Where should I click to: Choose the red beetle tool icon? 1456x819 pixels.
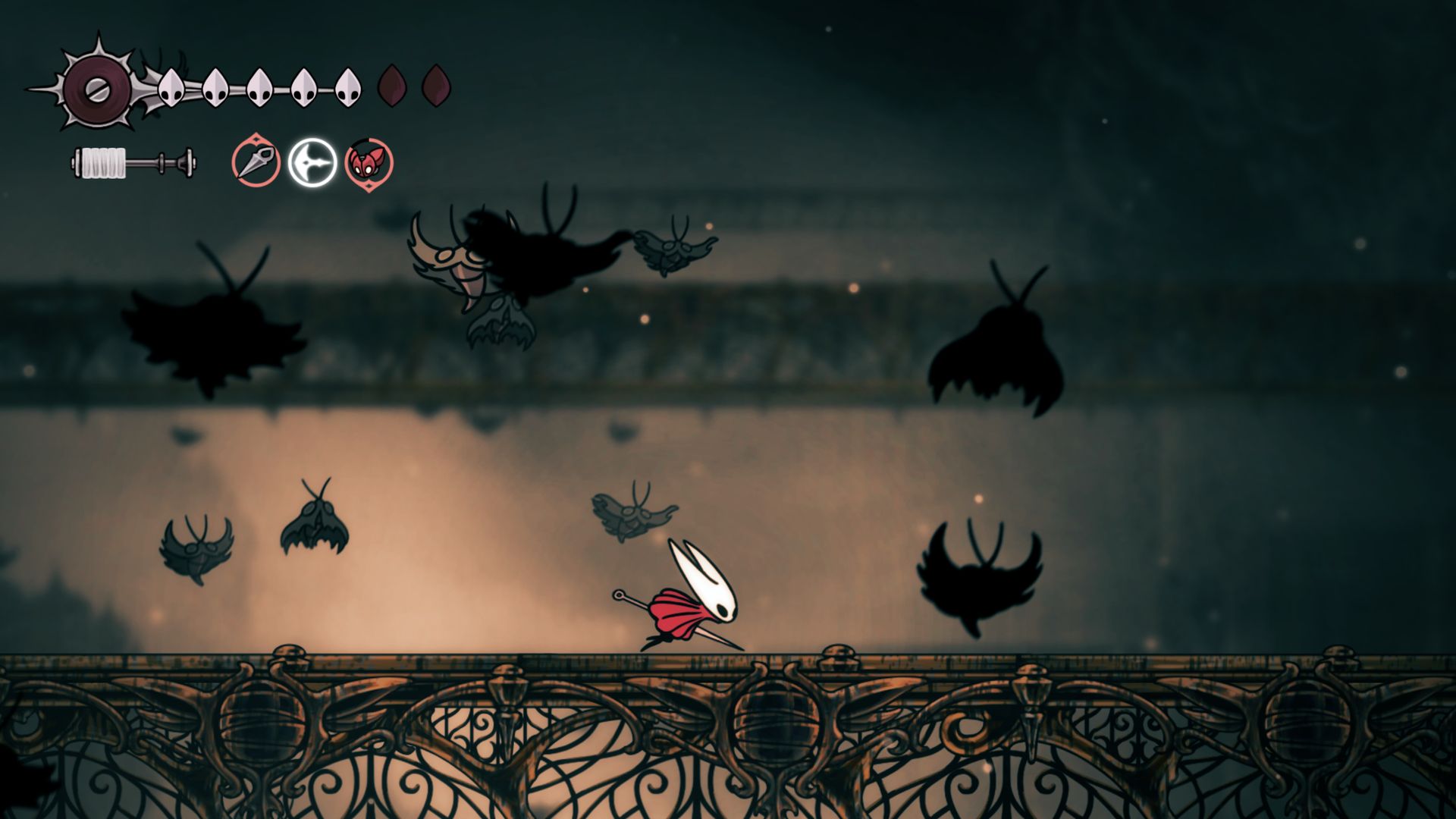[x=369, y=163]
